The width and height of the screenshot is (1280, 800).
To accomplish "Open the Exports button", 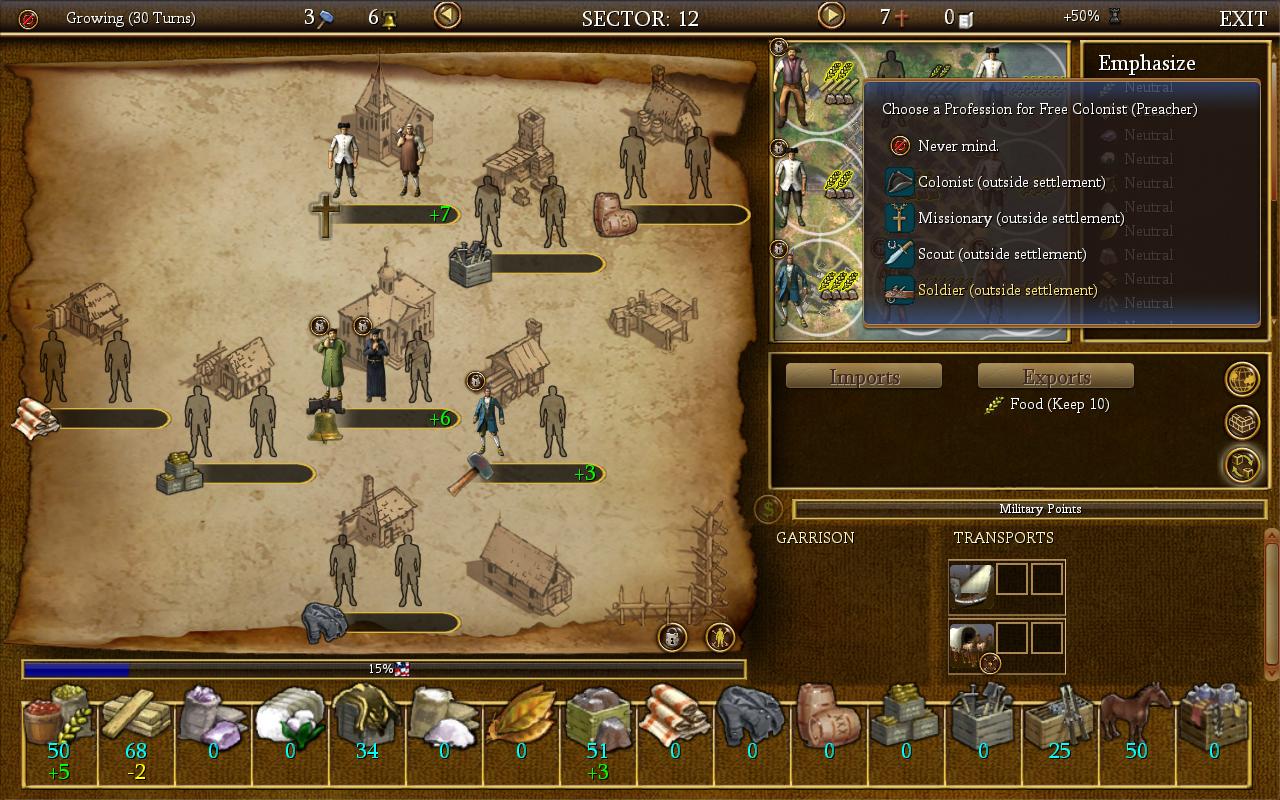I will pyautogui.click(x=1056, y=376).
